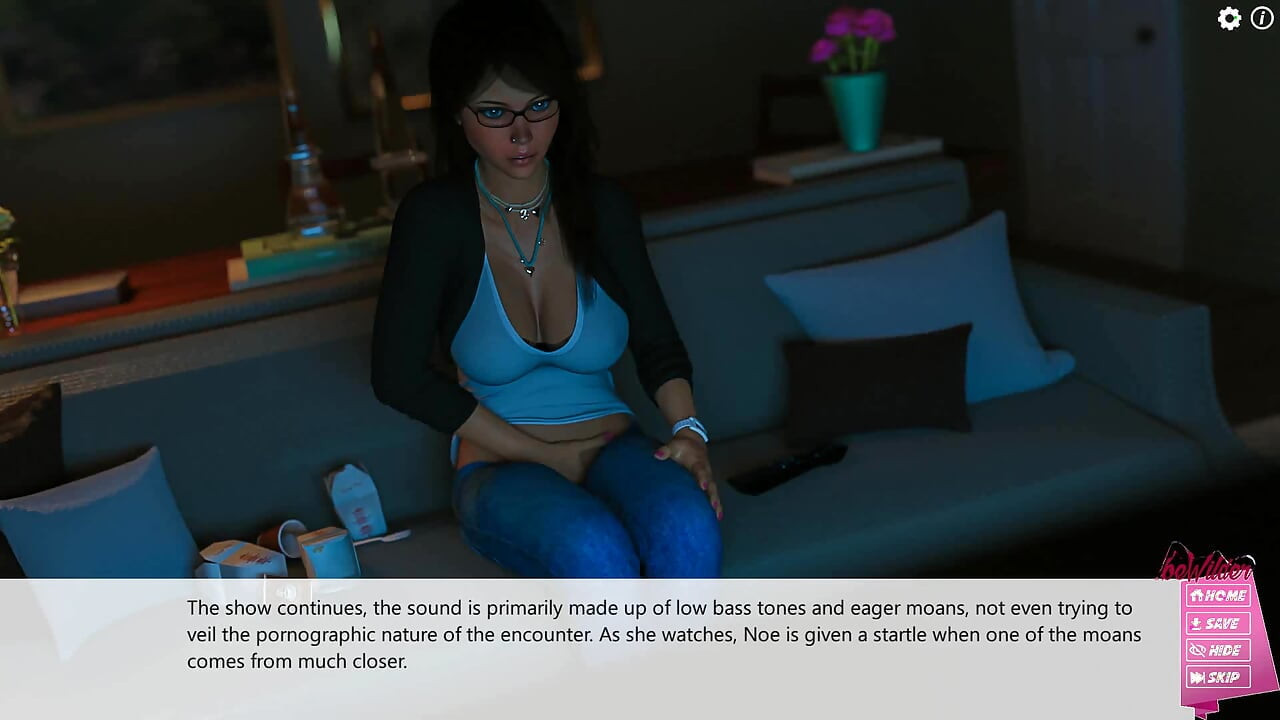The width and height of the screenshot is (1280, 720).
Task: Open the settings gear icon
Action: (1228, 18)
